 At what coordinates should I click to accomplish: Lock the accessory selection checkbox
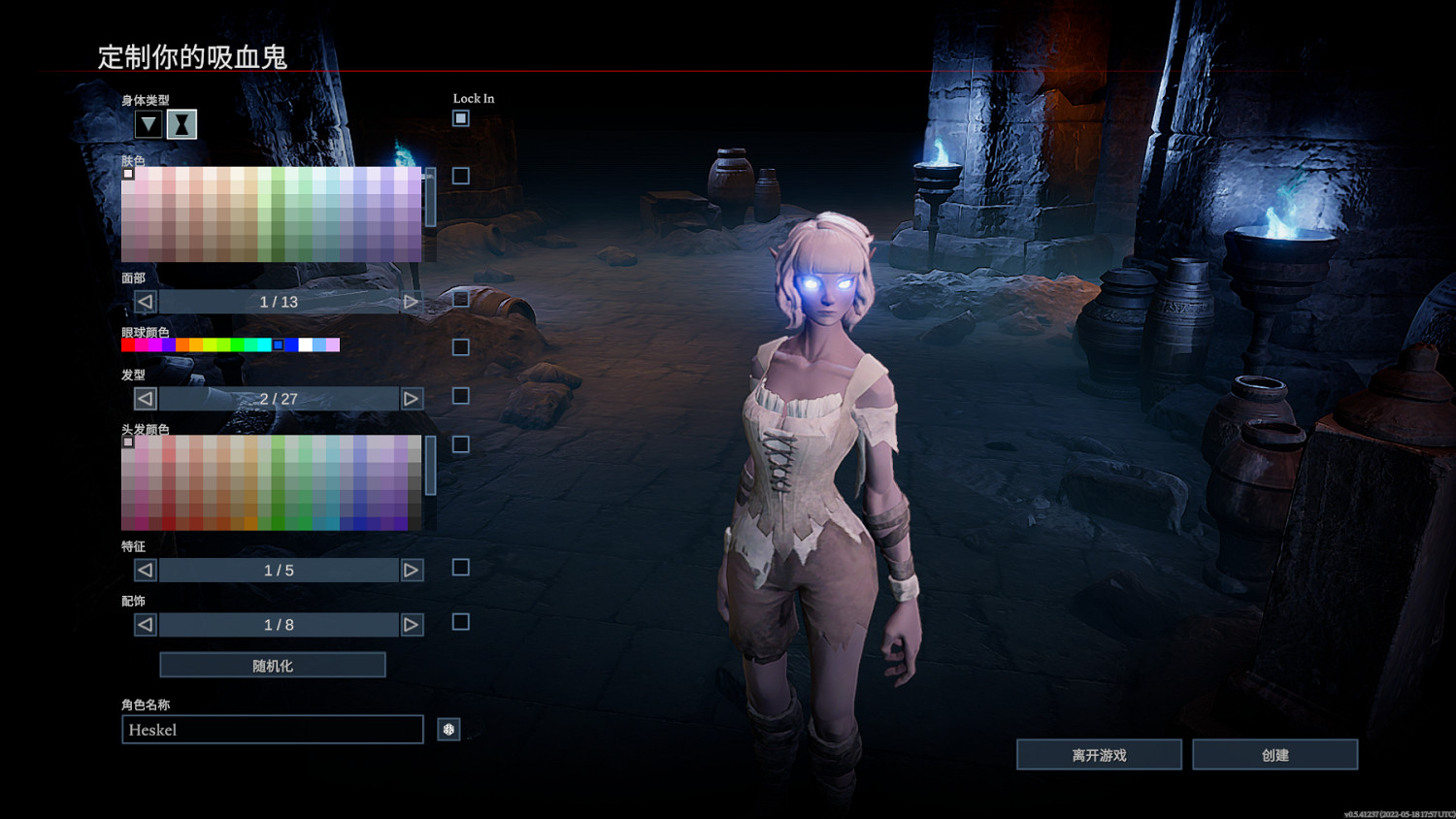tap(461, 622)
